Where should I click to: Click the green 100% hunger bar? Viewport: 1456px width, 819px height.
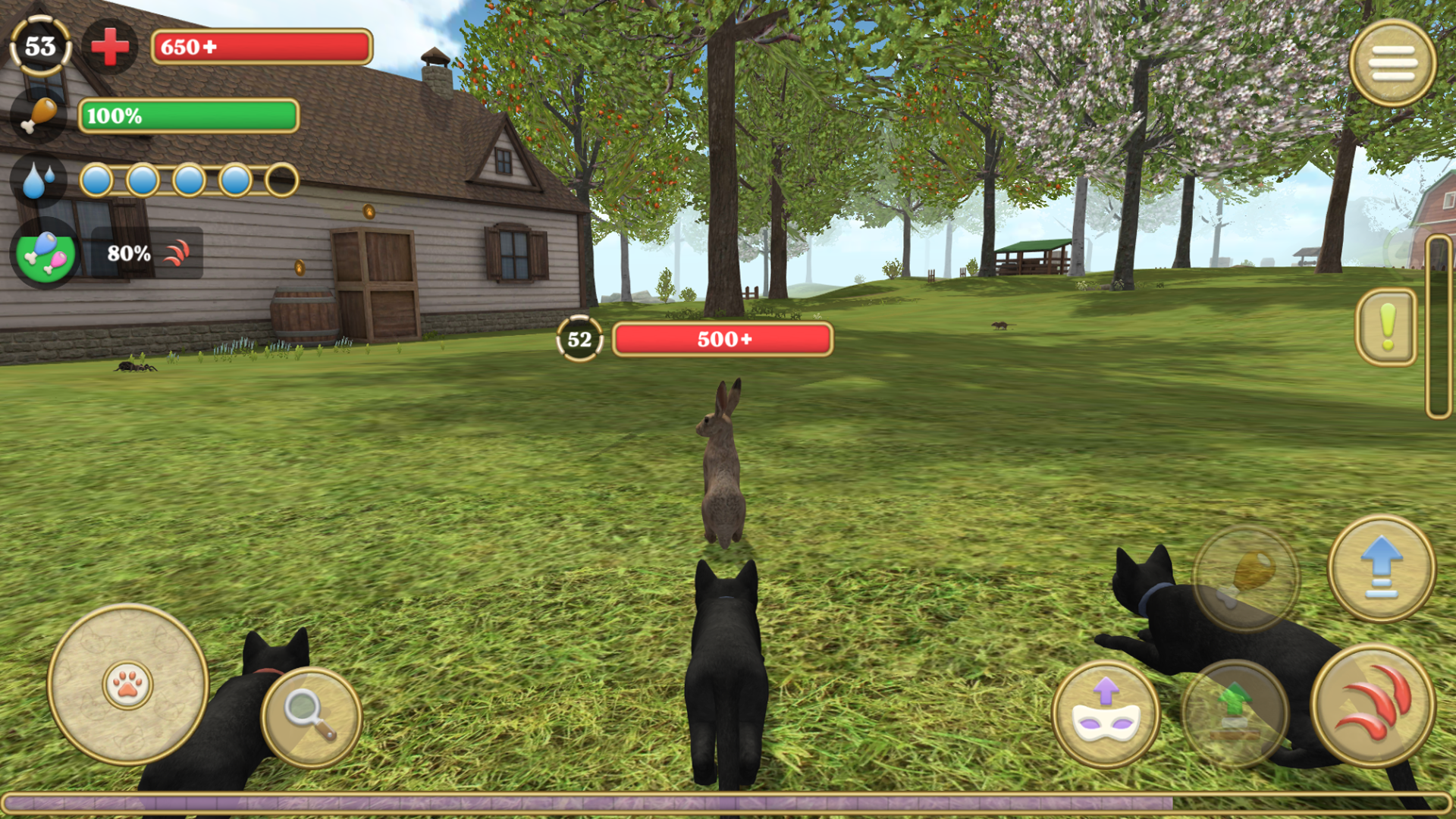(188, 118)
